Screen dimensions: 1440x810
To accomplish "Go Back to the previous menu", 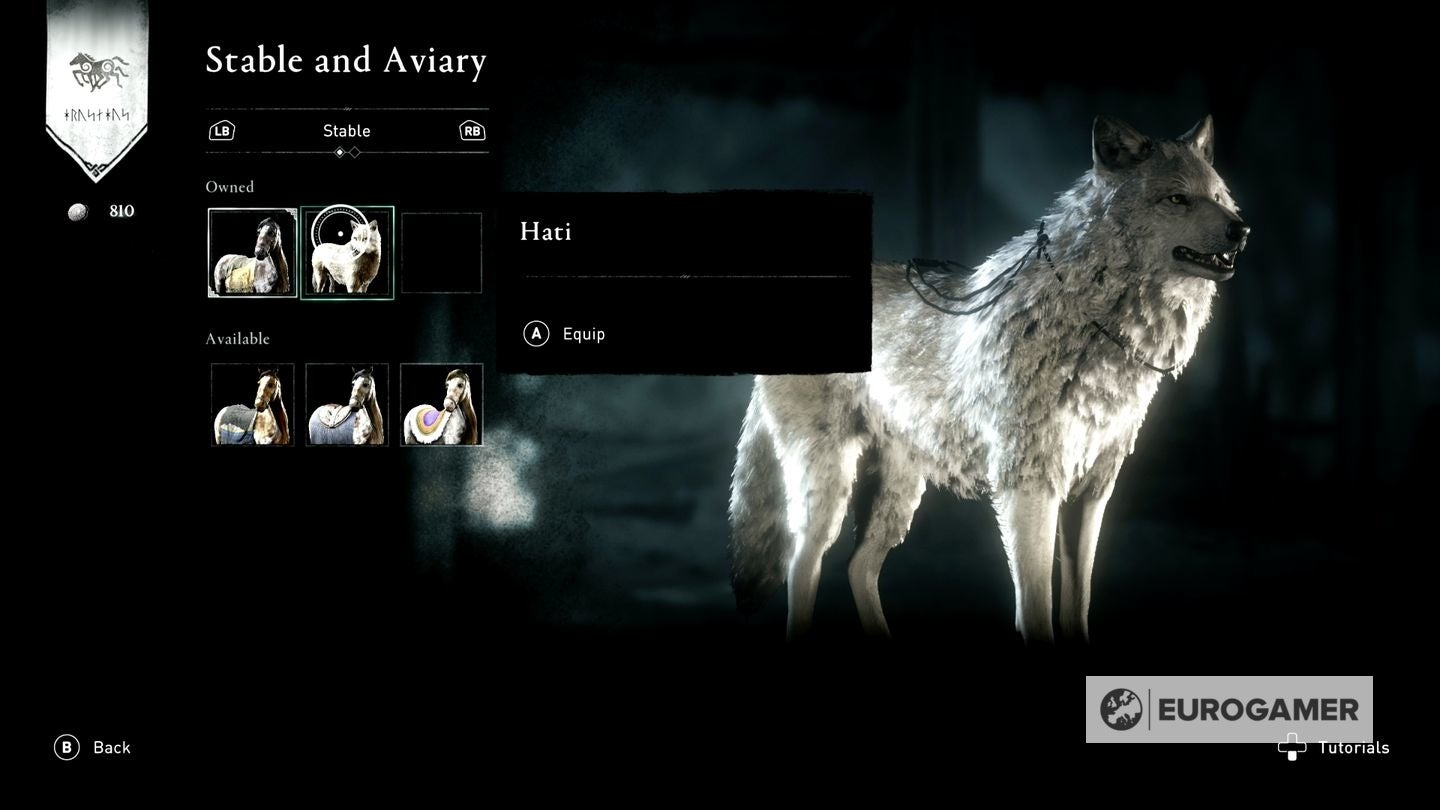I will [112, 747].
